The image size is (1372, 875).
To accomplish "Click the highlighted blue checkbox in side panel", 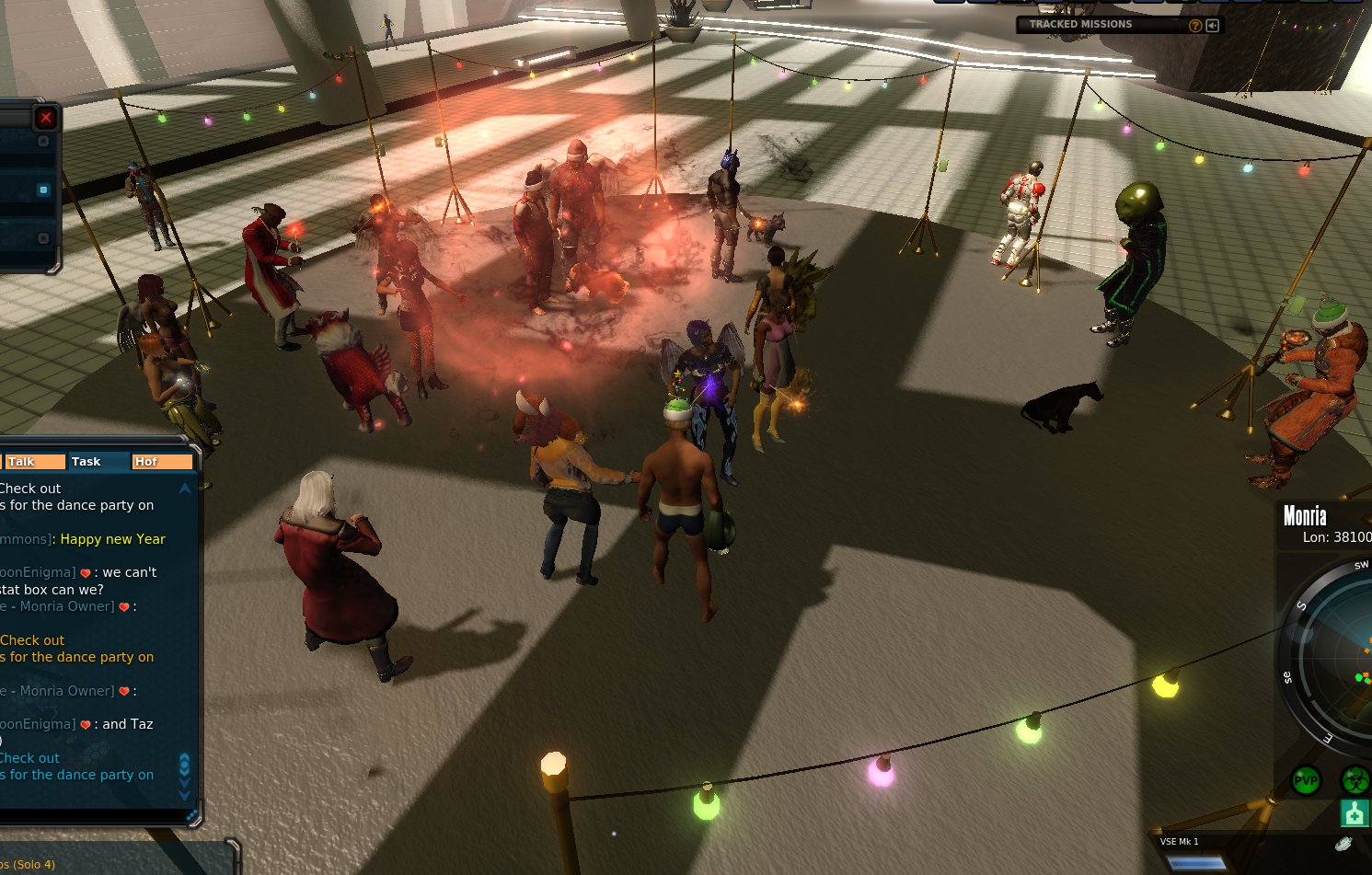I will (43, 190).
